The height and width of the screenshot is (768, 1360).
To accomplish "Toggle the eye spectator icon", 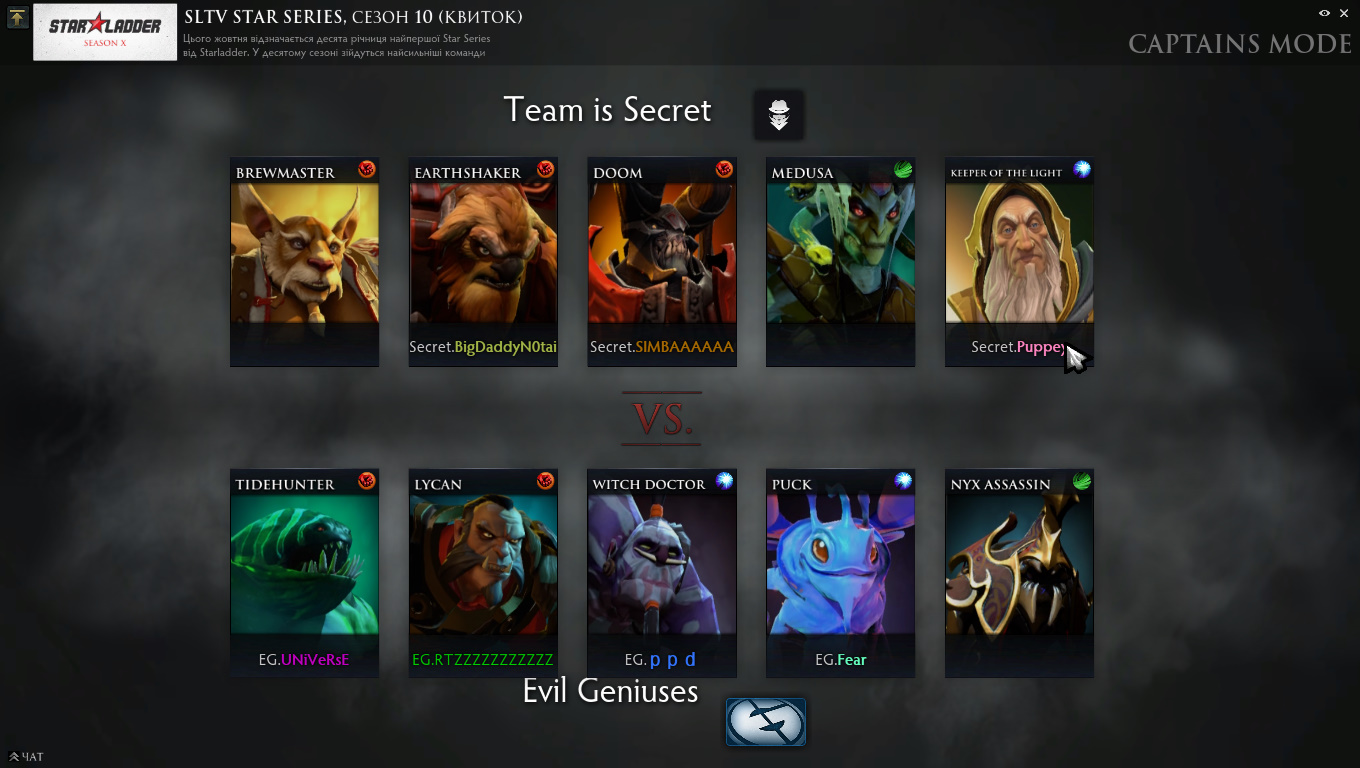I will tap(1324, 13).
